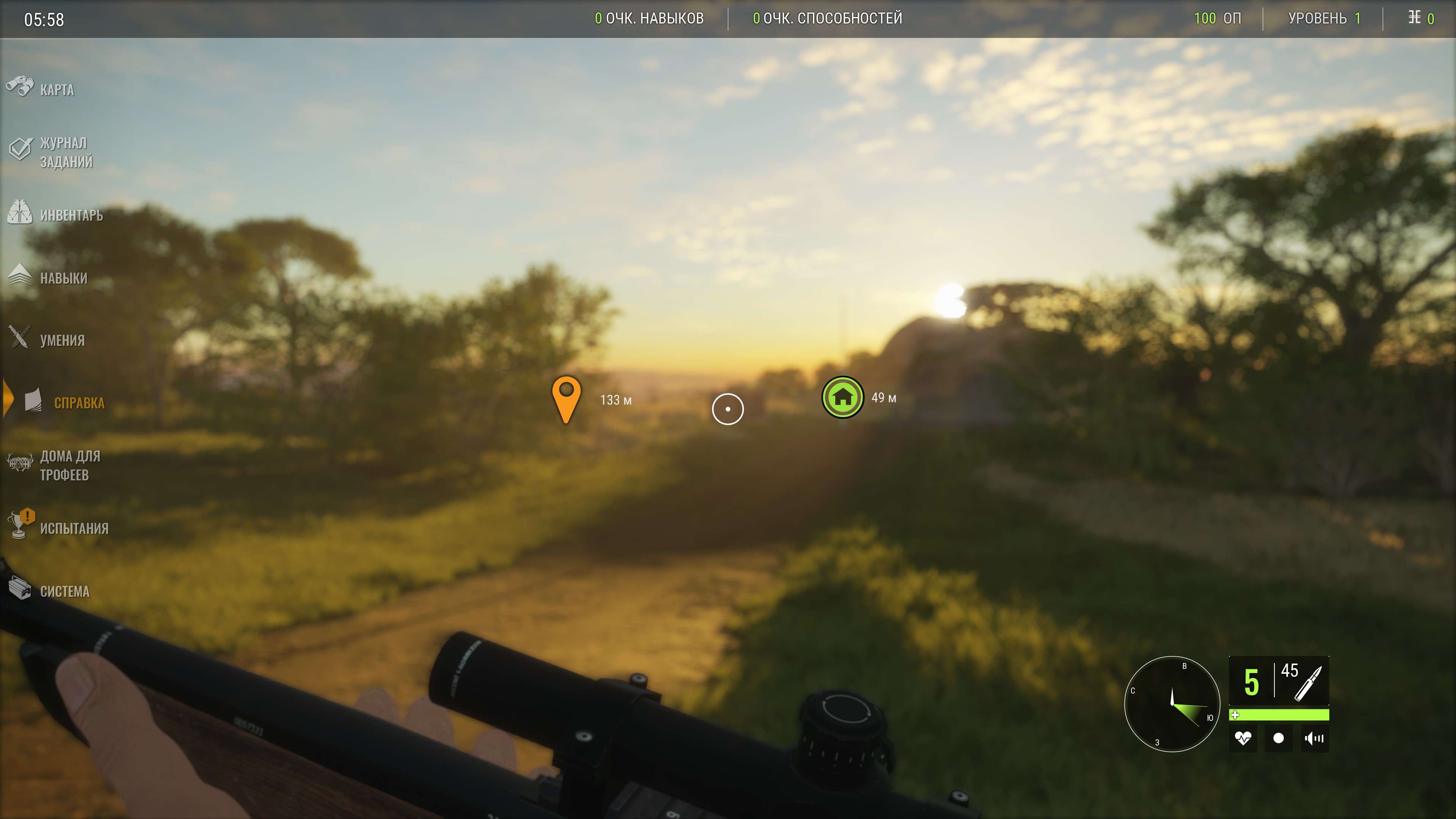The height and width of the screenshot is (819, 1456).
Task: Click the heart rate indicator icon
Action: [x=1243, y=738]
